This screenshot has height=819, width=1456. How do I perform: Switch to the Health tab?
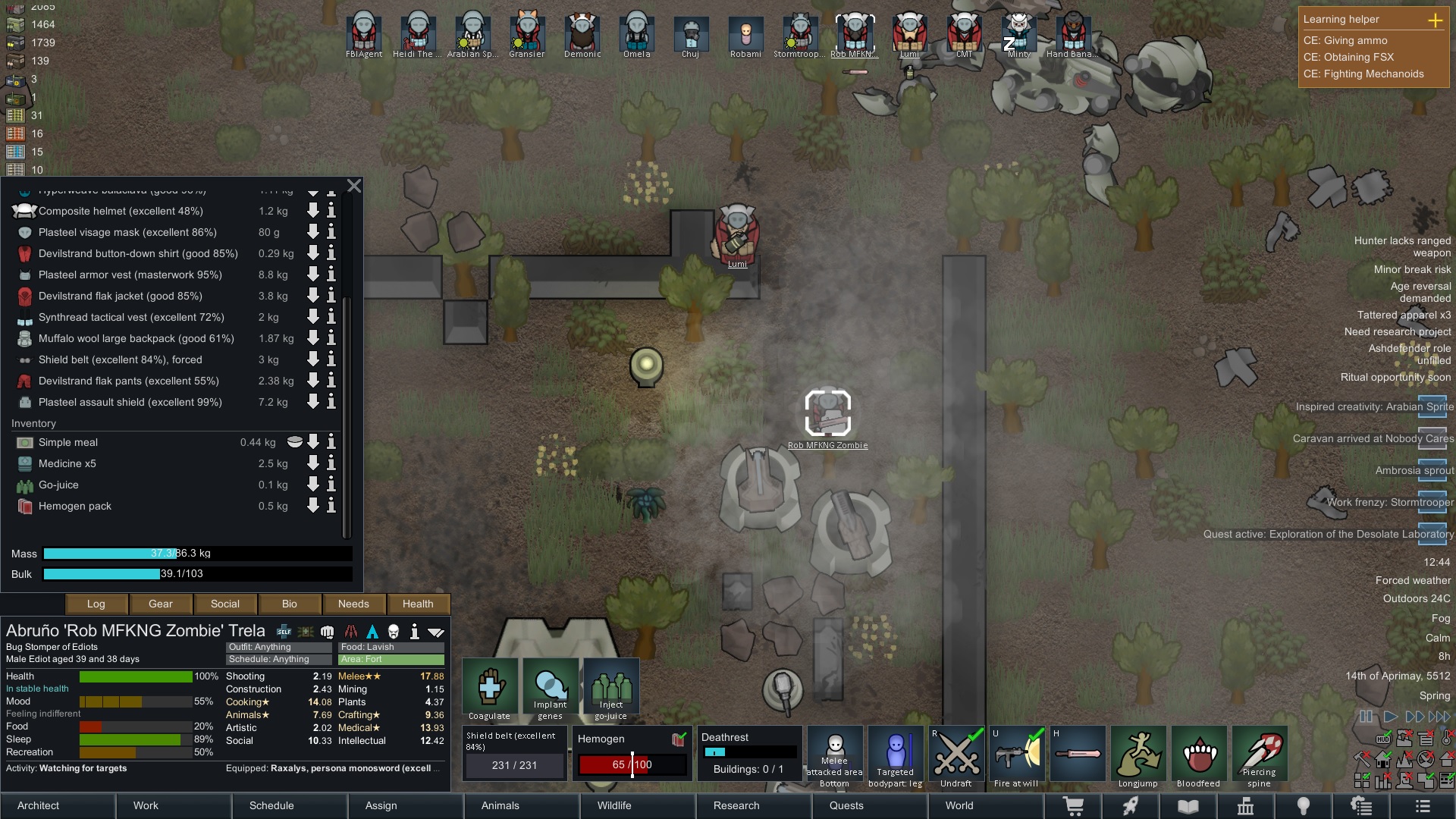[x=418, y=604]
